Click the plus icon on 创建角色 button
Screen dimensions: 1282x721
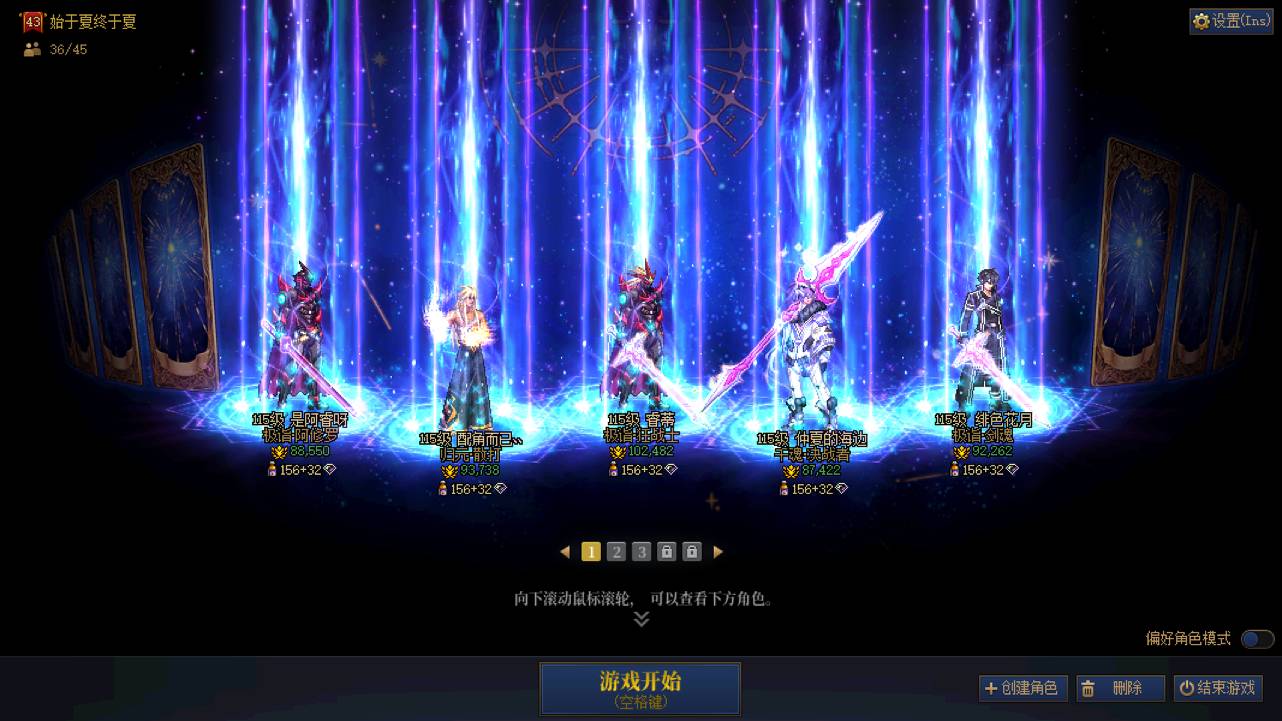[992, 688]
